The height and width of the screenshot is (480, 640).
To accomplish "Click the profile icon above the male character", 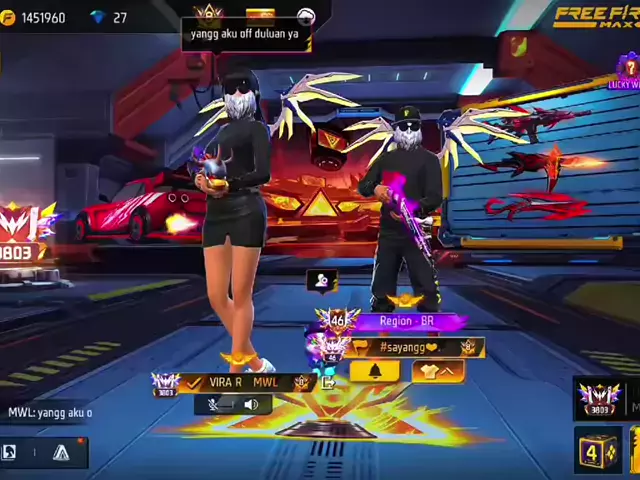I will pos(321,282).
